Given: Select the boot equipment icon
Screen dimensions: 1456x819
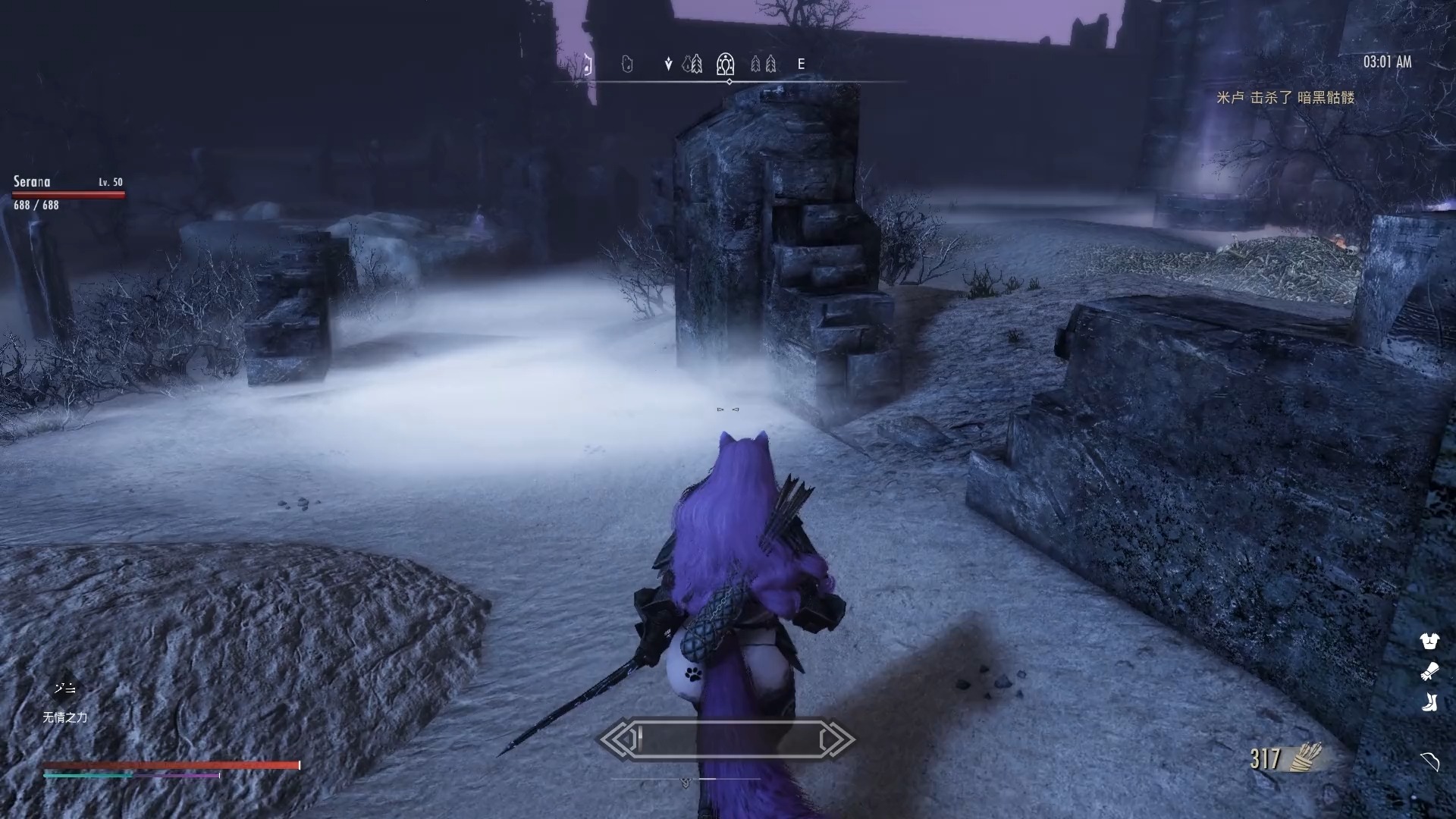Looking at the screenshot, I should 1429,702.
